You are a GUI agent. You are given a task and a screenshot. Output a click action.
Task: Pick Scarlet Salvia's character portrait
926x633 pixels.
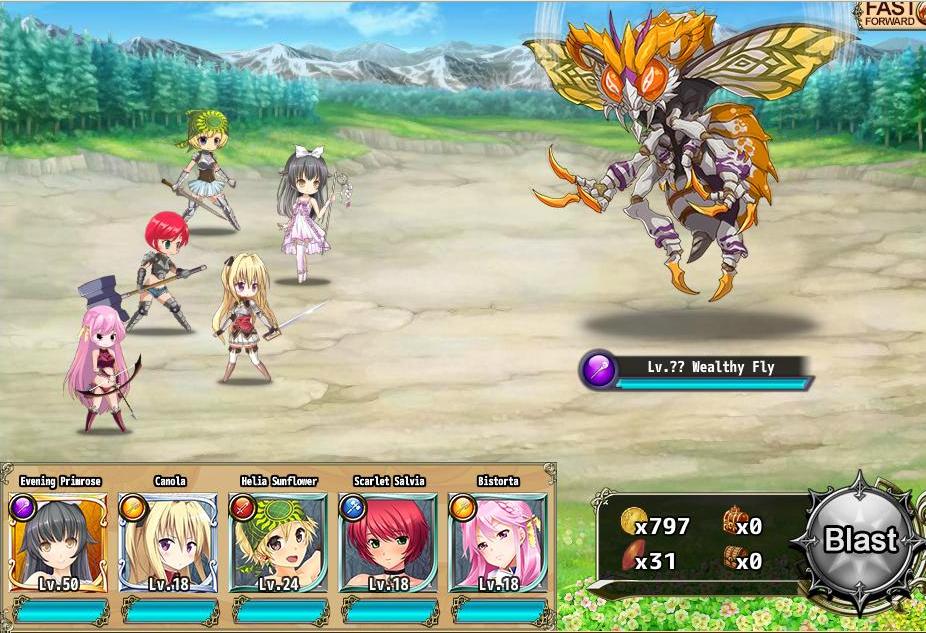(388, 542)
